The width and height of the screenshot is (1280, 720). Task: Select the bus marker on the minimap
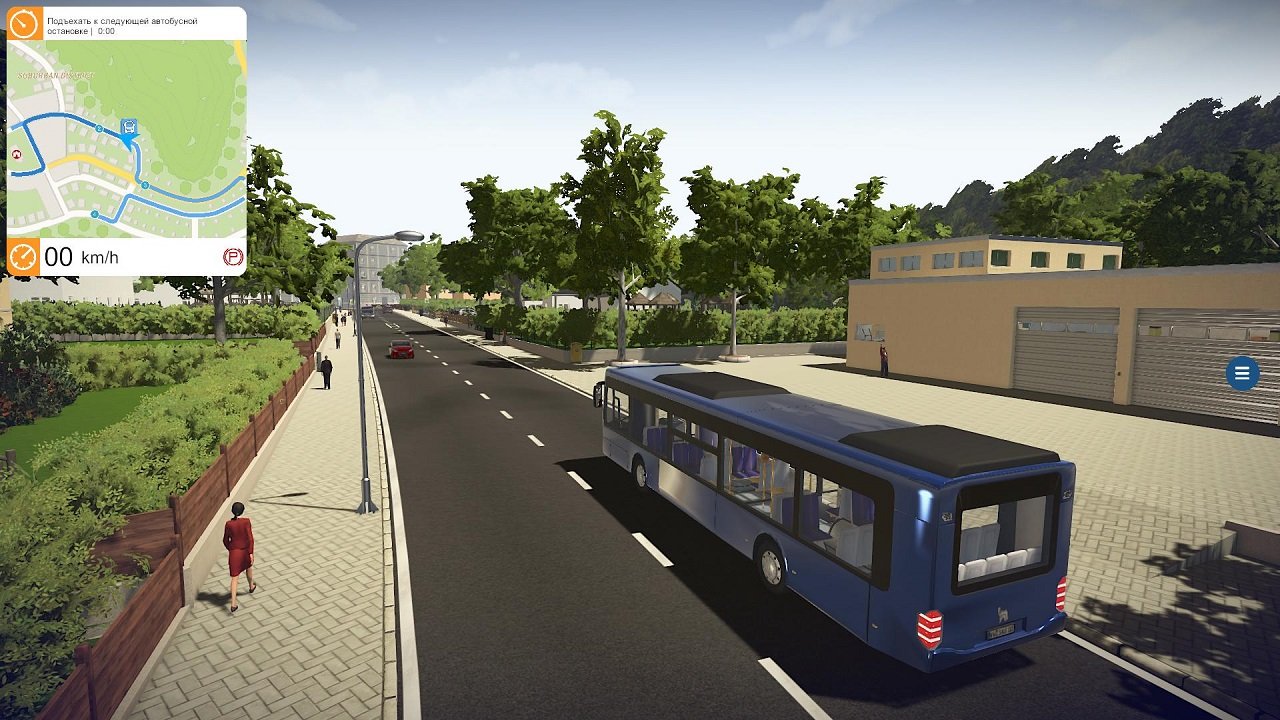point(128,126)
